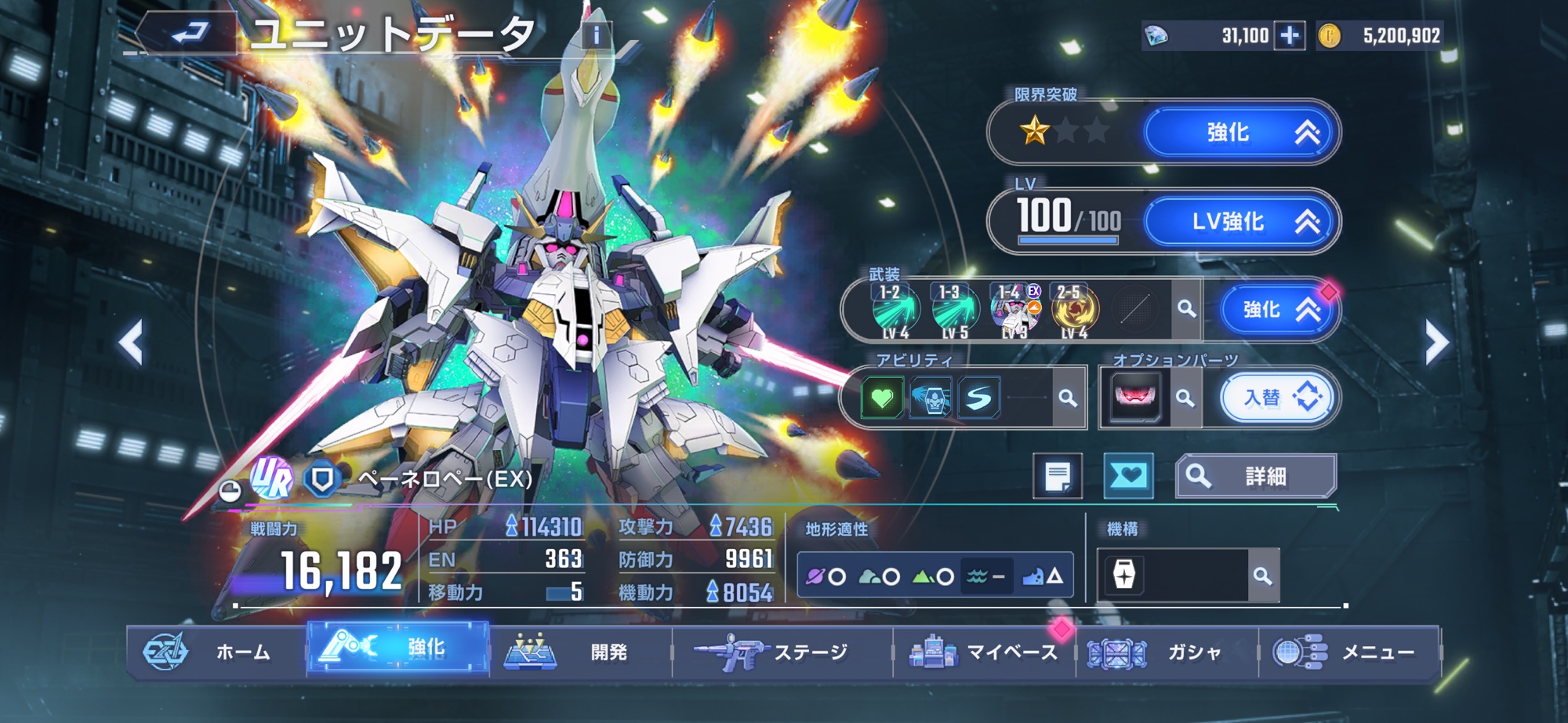The width and height of the screenshot is (1568, 723).
Task: Tap the LV強化 level up button
Action: coord(1240,222)
